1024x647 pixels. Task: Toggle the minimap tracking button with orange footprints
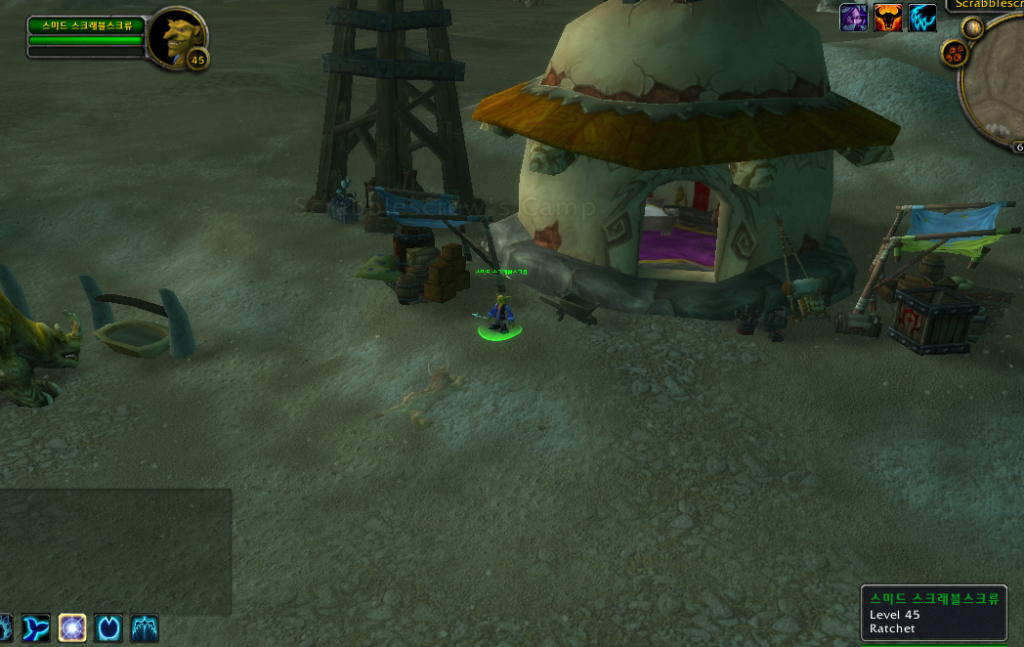tap(953, 52)
